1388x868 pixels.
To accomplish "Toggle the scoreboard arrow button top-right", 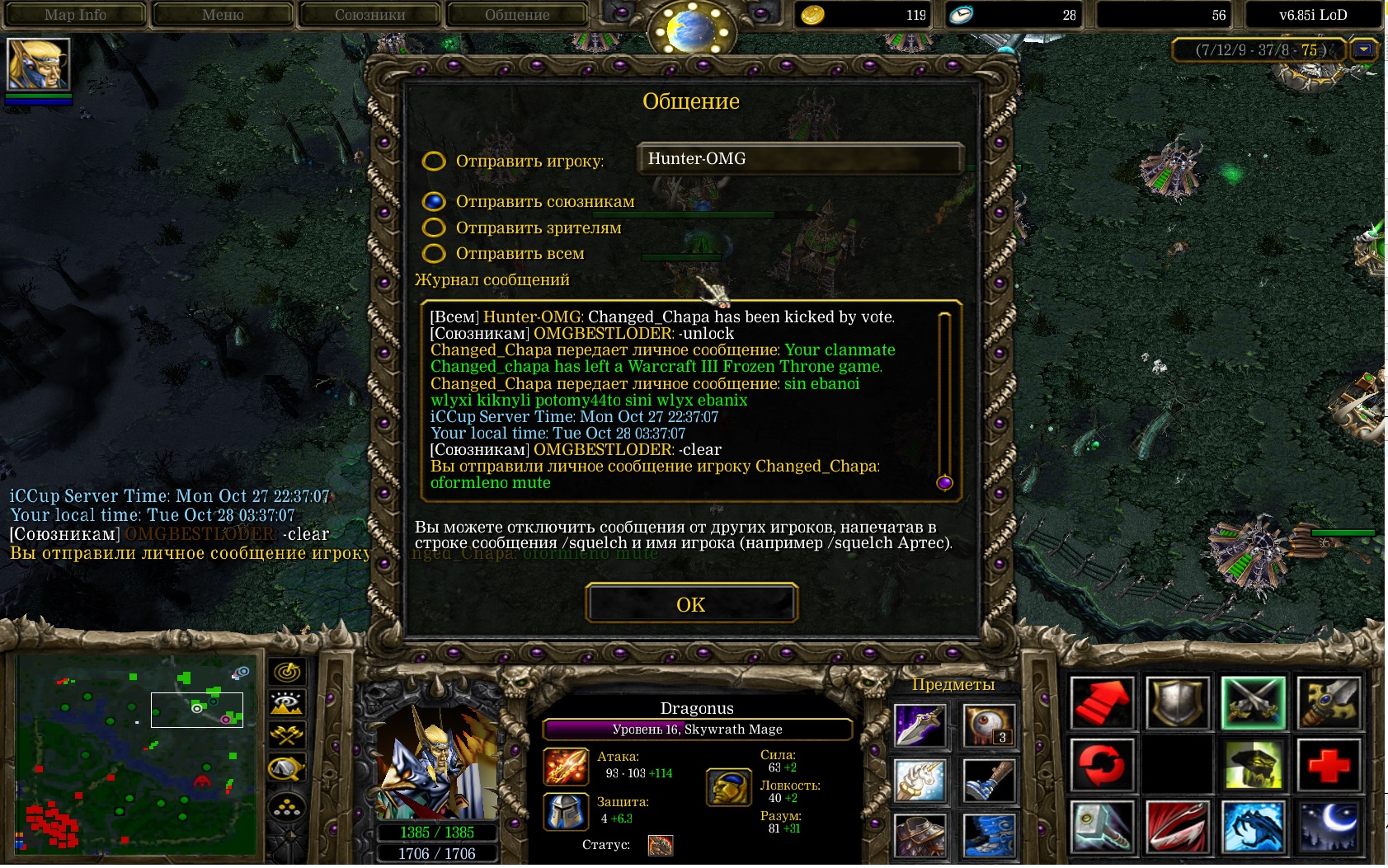I will pyautogui.click(x=1364, y=50).
